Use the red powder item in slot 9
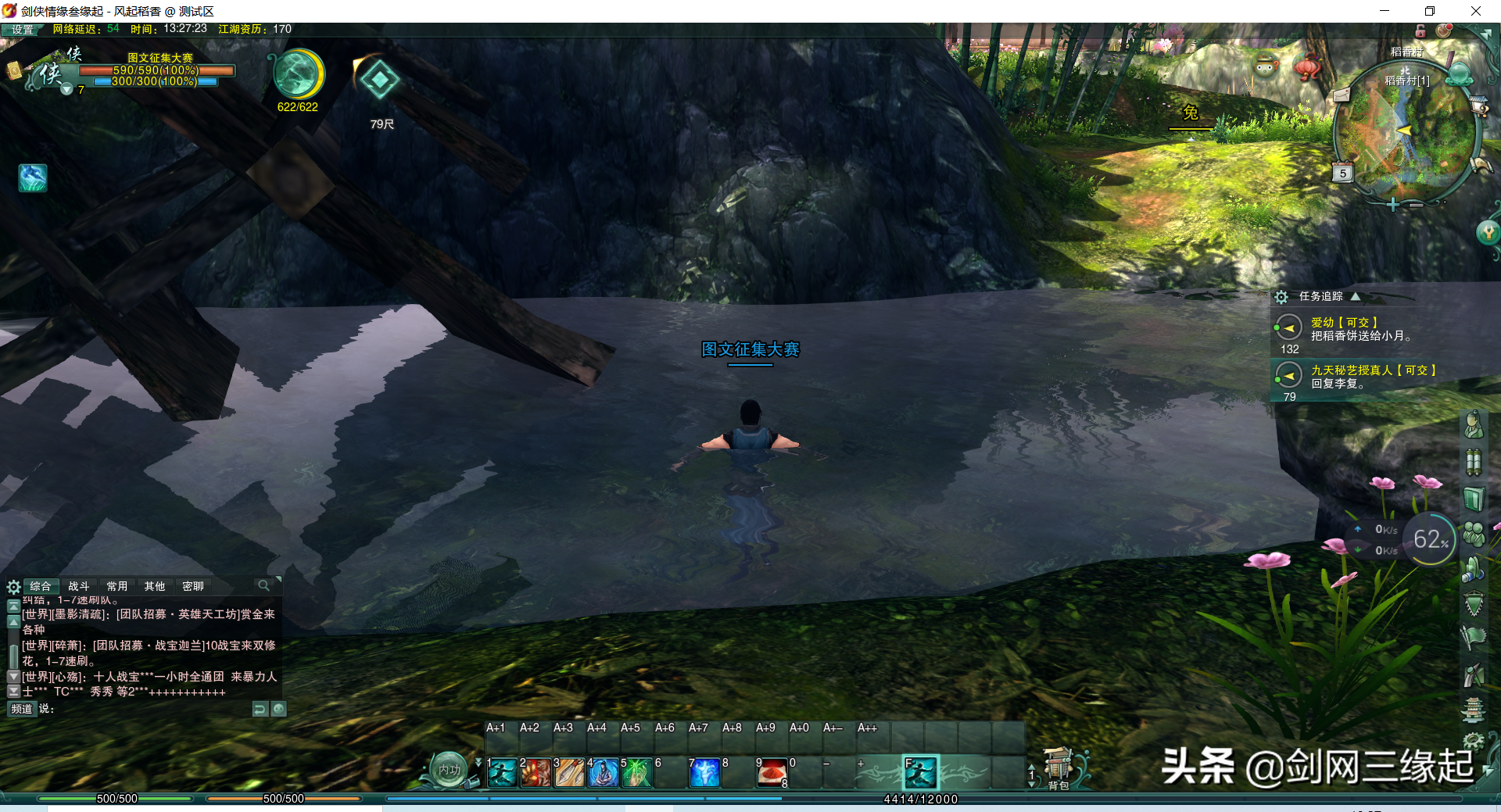Image resolution: width=1501 pixels, height=812 pixels. [x=772, y=772]
